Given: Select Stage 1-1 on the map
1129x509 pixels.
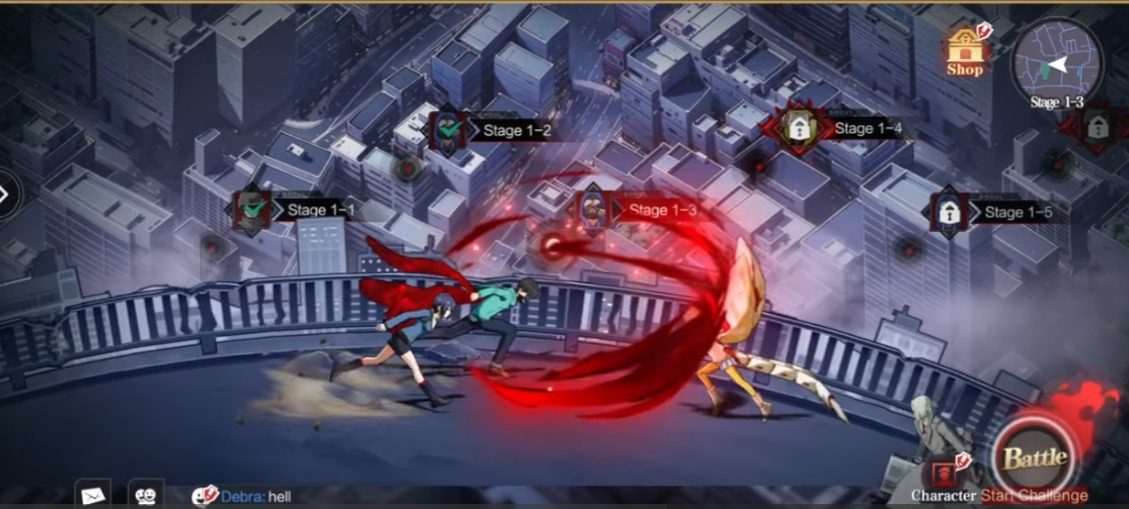Looking at the screenshot, I should (250, 210).
